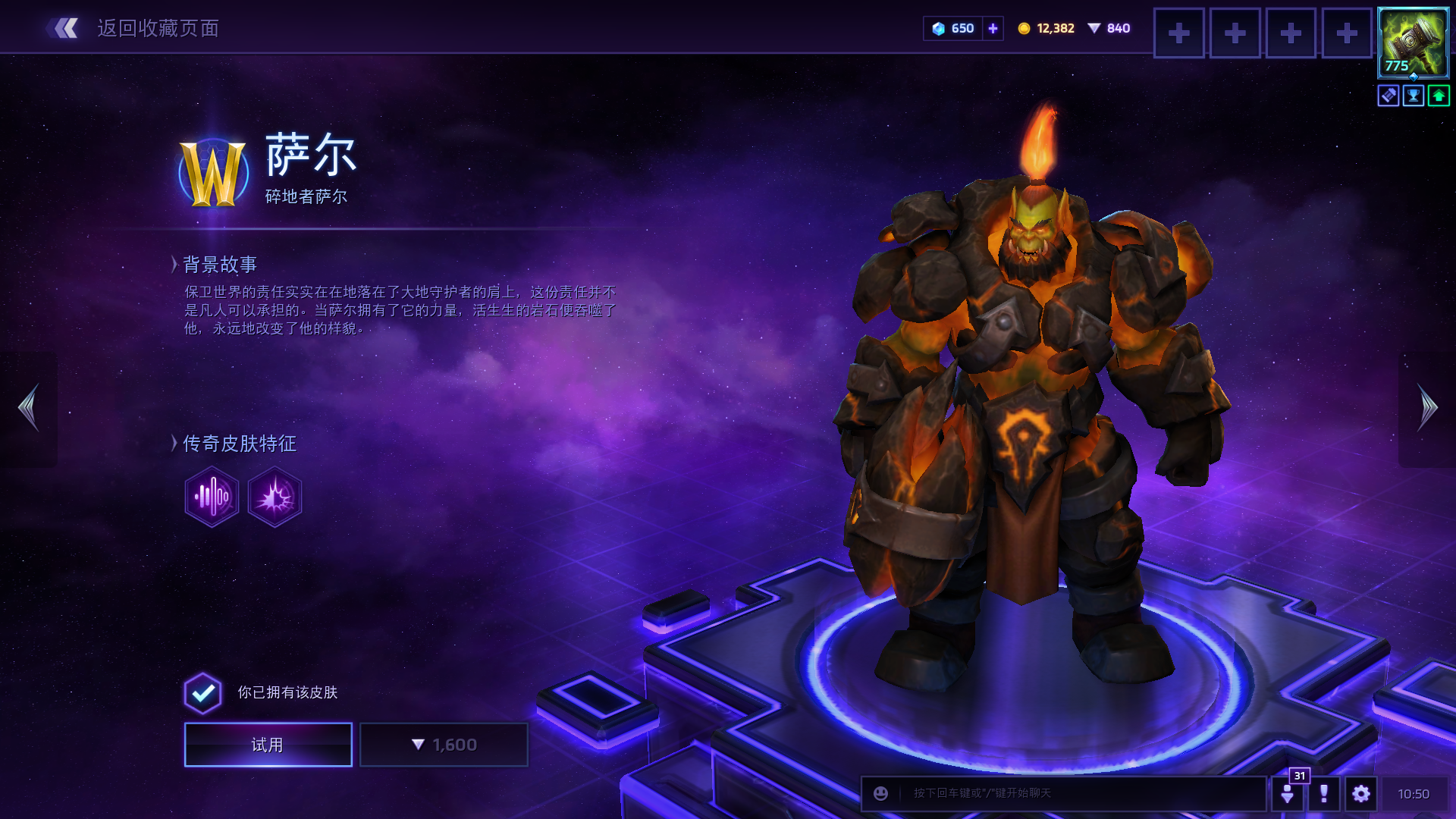Show the next skin with right arrow
This screenshot has height=819, width=1456.
(x=1427, y=408)
